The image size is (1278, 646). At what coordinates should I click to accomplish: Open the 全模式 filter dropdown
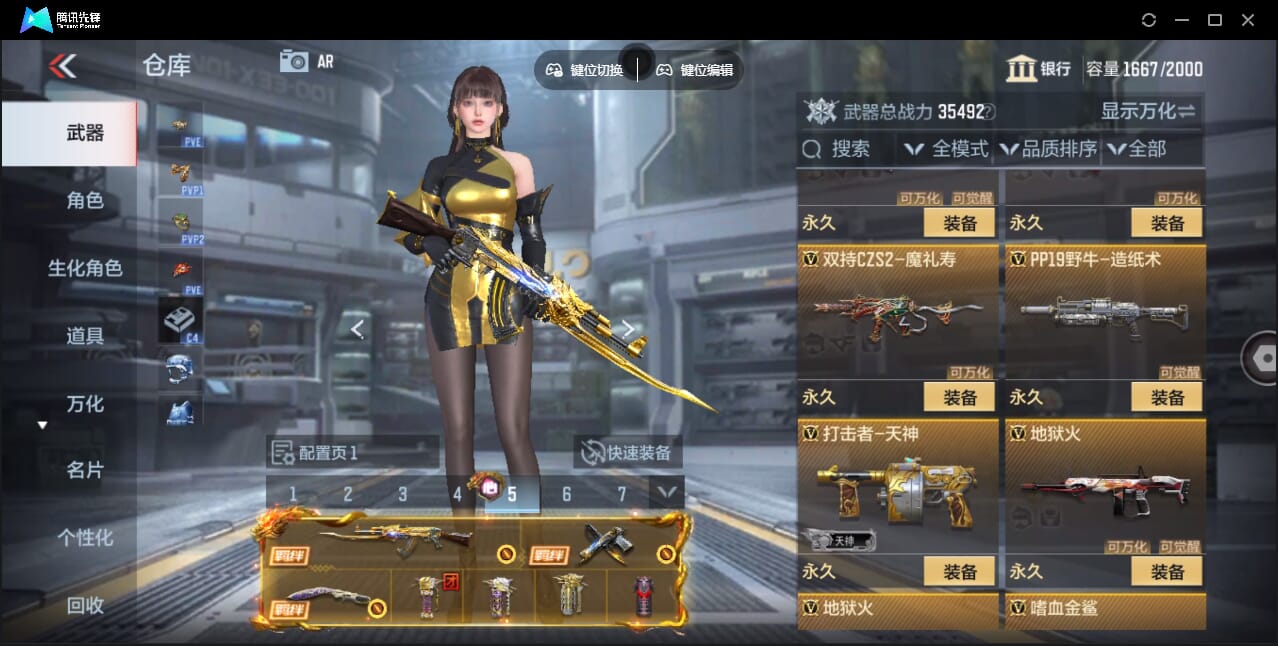coord(946,149)
